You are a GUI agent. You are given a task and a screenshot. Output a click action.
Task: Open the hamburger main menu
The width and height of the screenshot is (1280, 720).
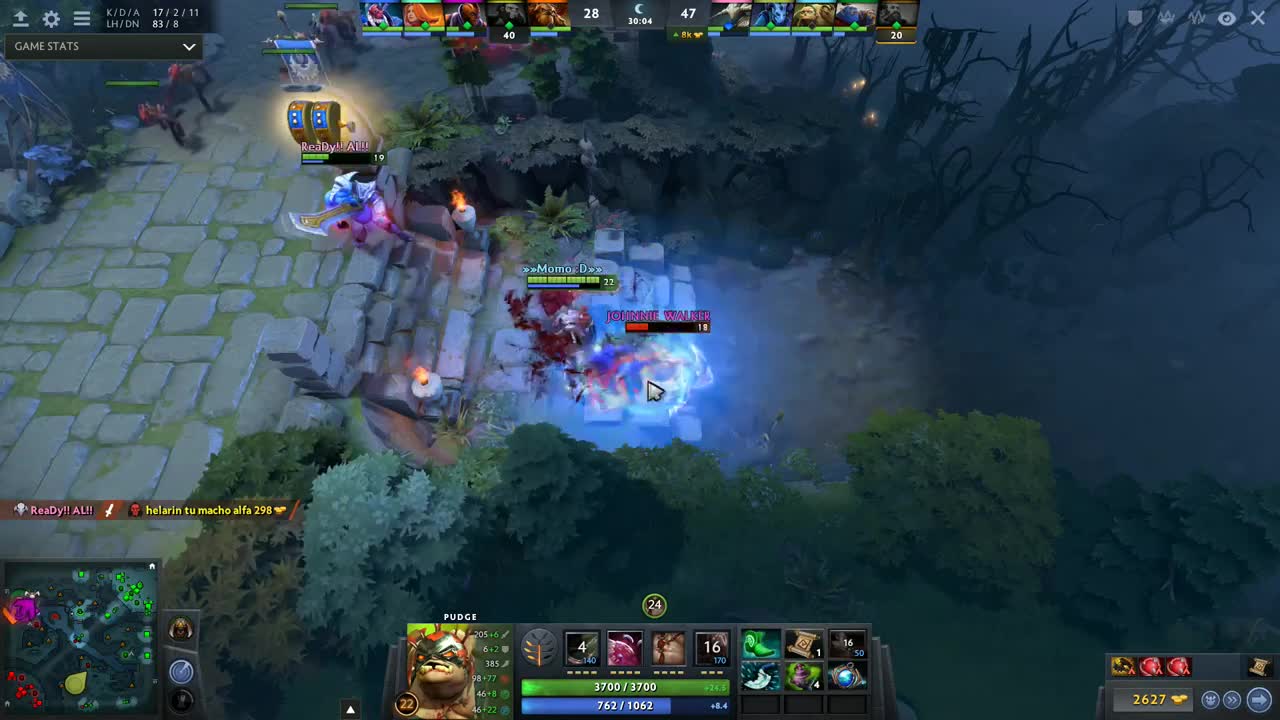coord(82,19)
